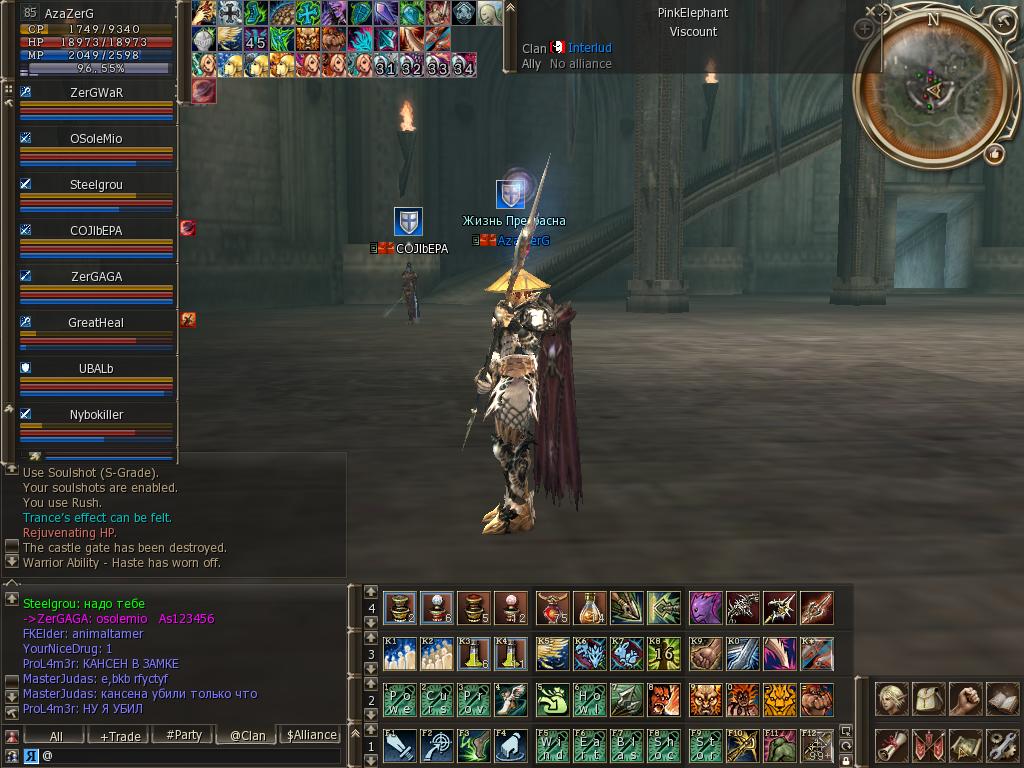Click the chat message input field
Viewport: 1024px width, 768px height.
[x=190, y=756]
